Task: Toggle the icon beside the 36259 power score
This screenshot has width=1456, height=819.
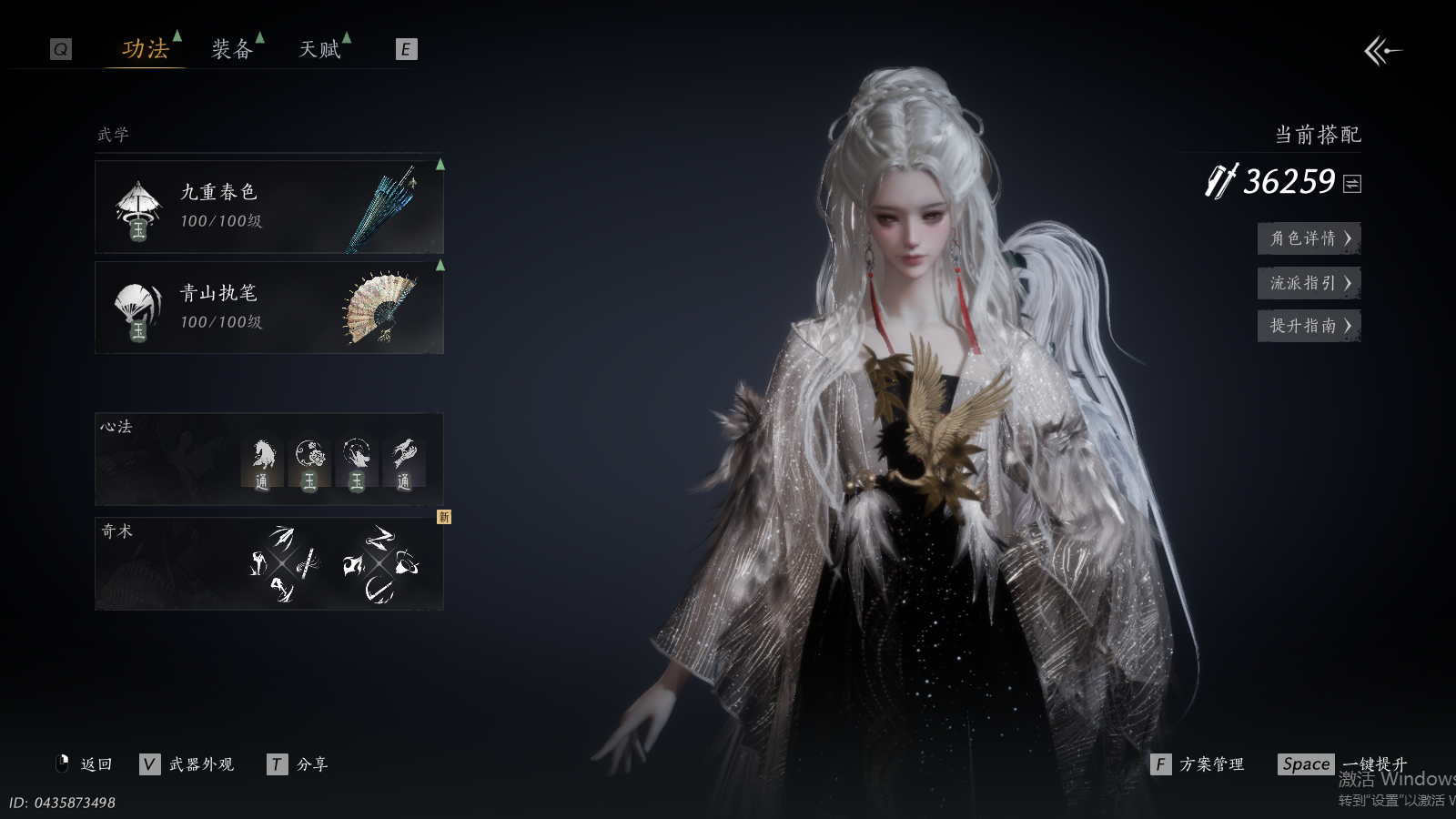Action: tap(1352, 184)
